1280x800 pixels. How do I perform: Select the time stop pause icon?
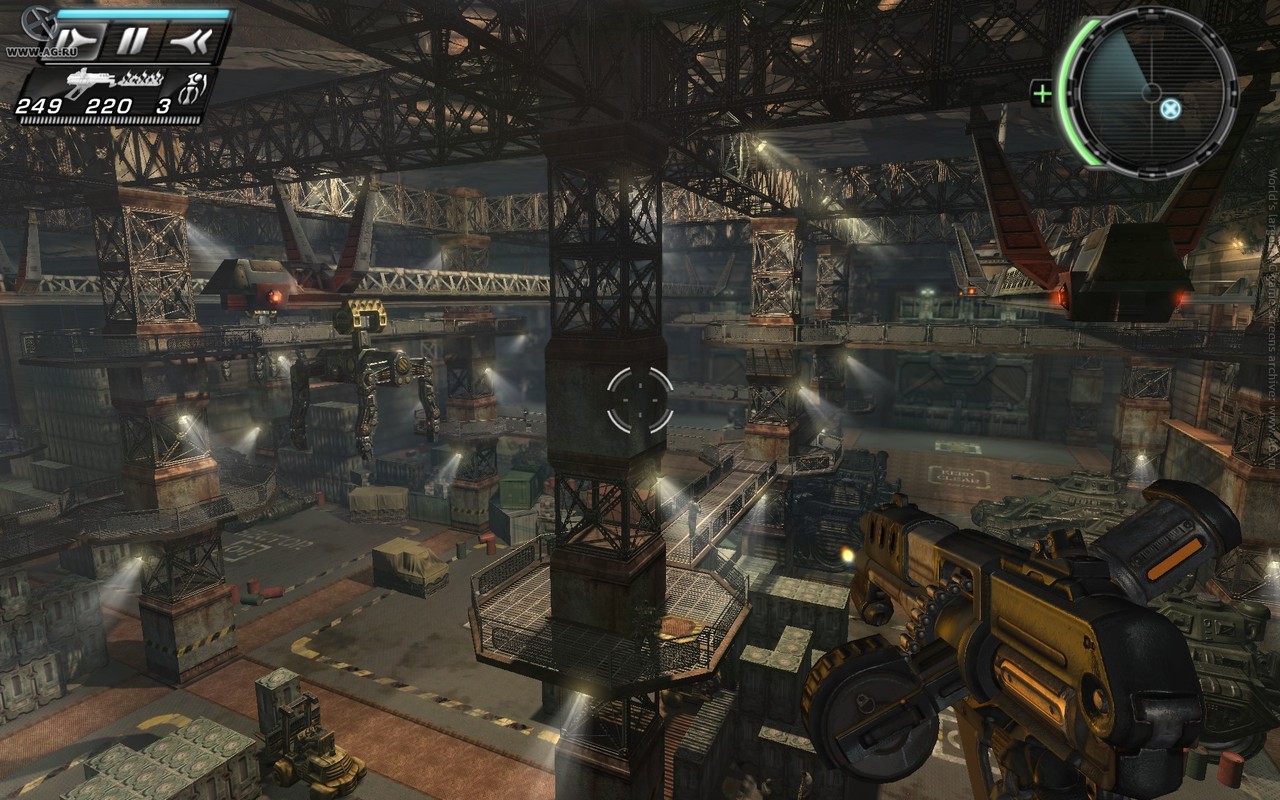(132, 41)
